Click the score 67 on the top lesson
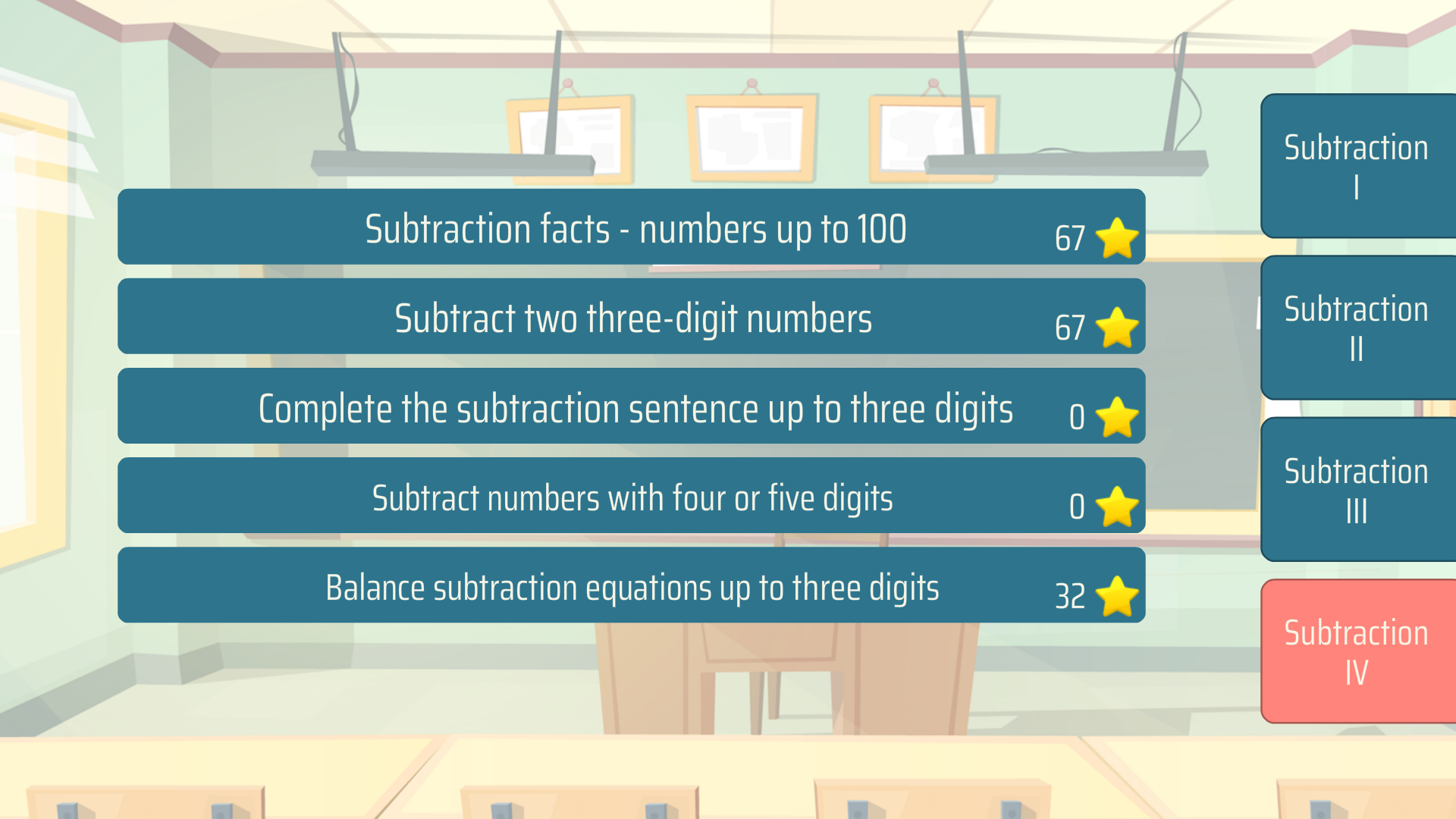This screenshot has height=819, width=1456. (1071, 238)
